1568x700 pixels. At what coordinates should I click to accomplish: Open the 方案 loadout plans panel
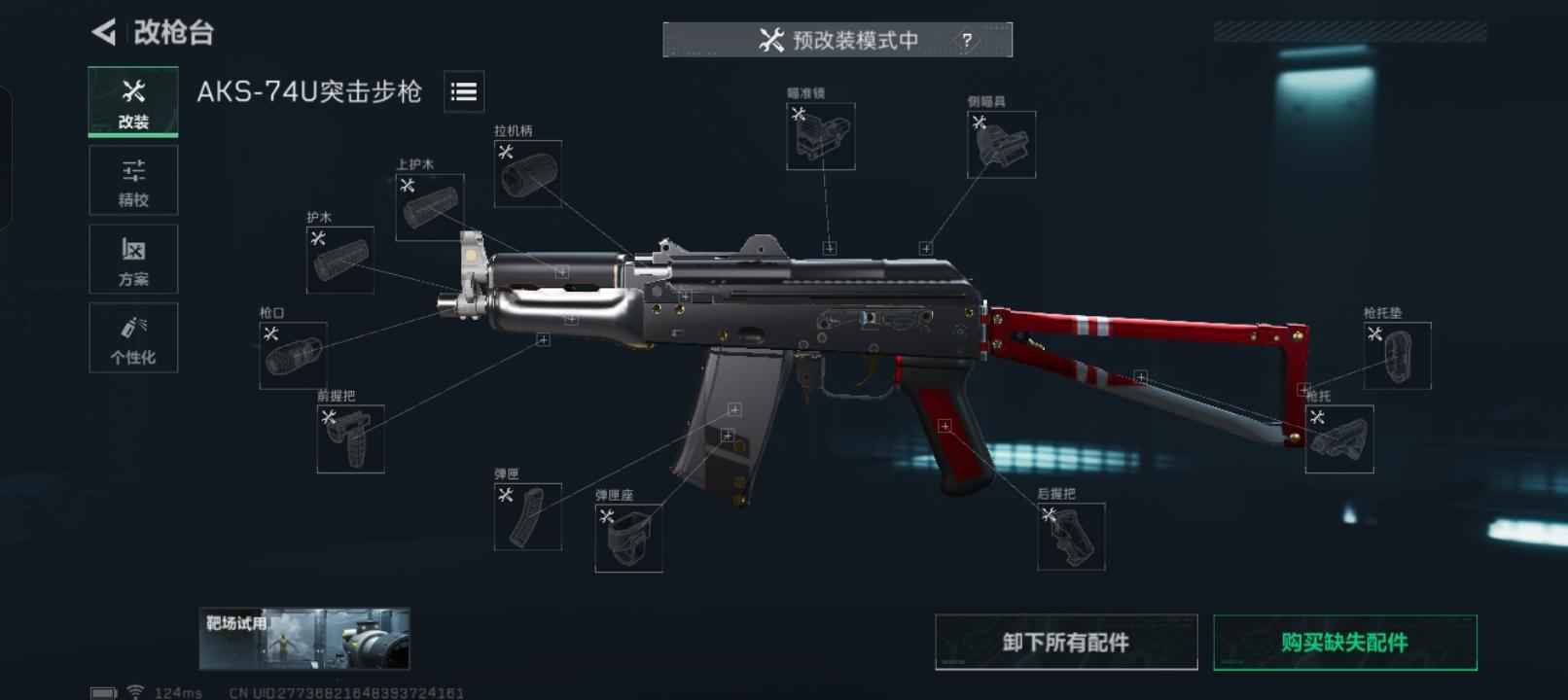click(x=132, y=260)
